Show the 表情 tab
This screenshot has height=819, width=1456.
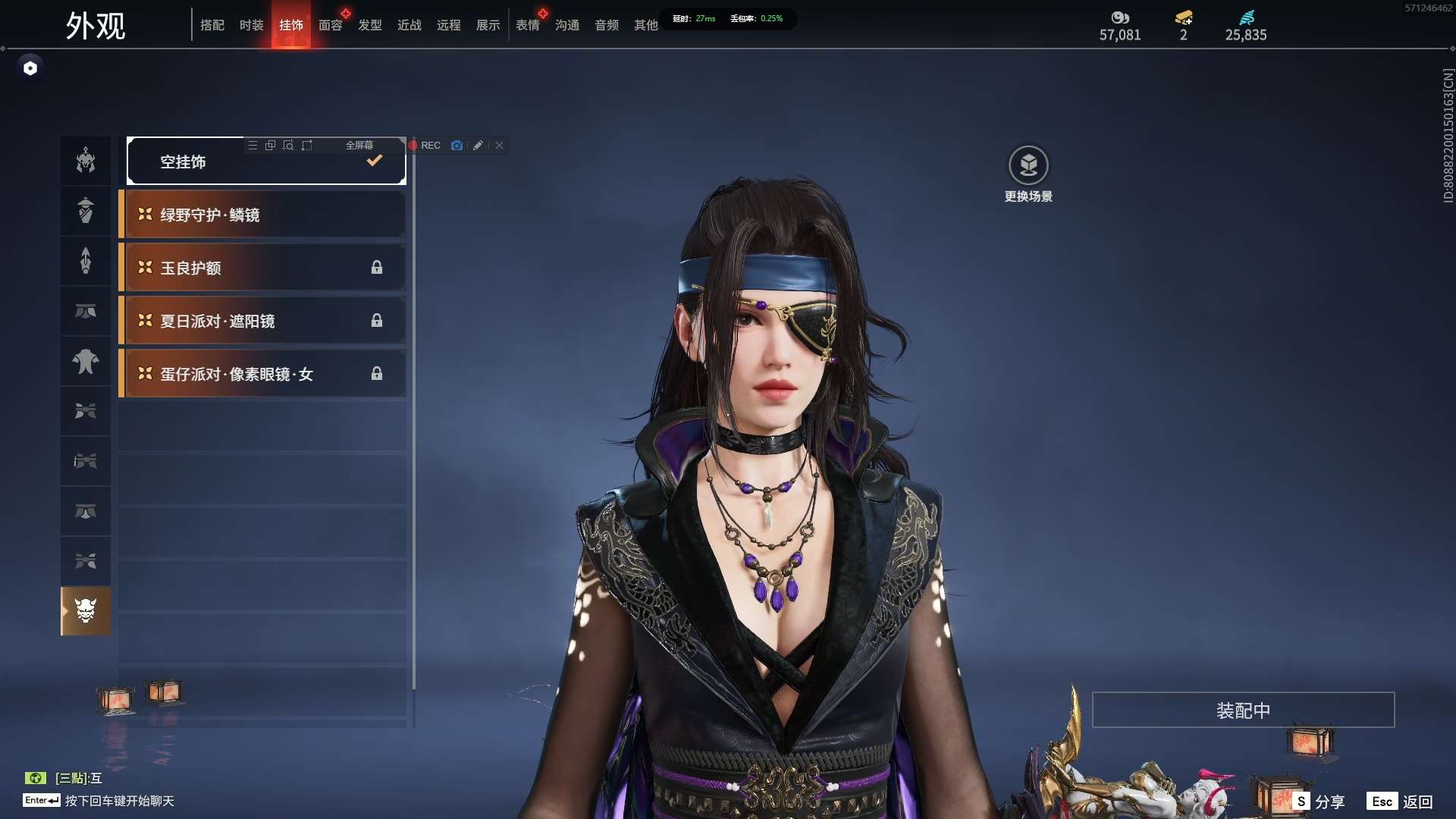click(528, 25)
